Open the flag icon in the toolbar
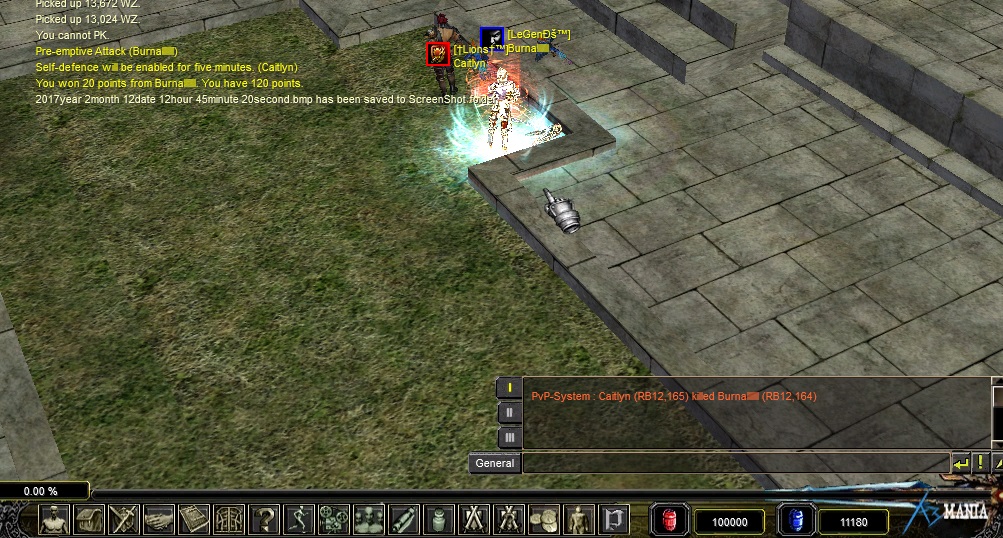 [613, 520]
